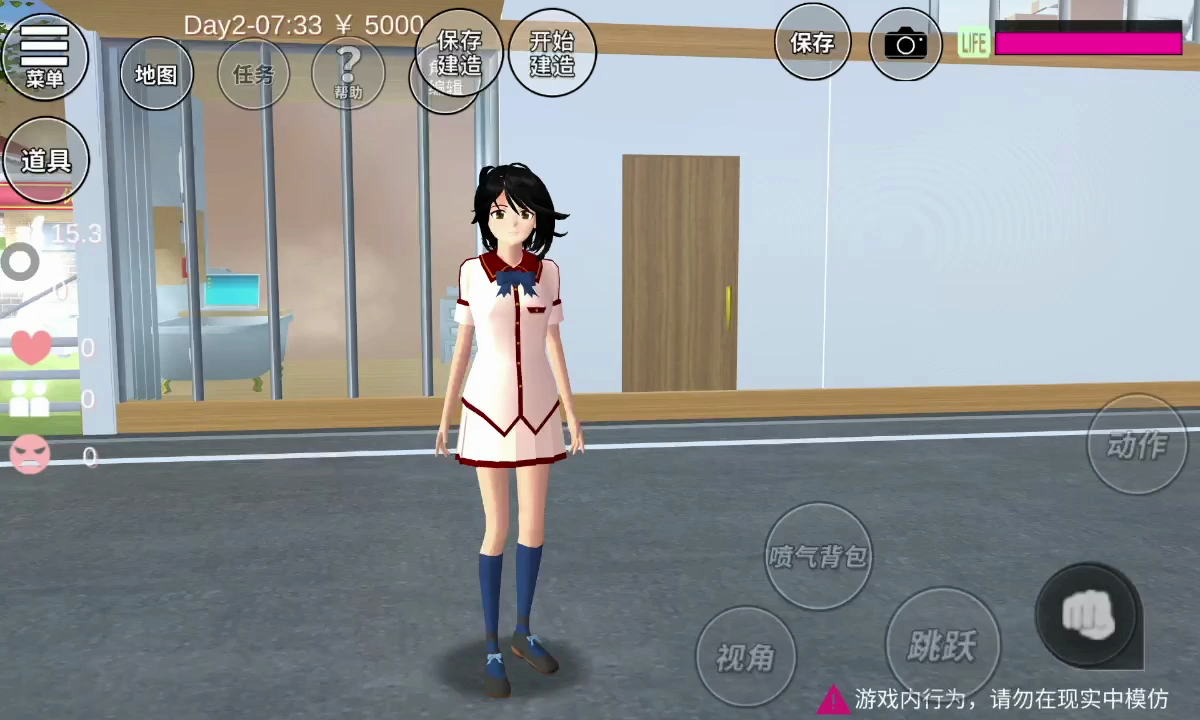Show the 任务 quest list
This screenshot has height=720, width=1200.
click(x=253, y=75)
